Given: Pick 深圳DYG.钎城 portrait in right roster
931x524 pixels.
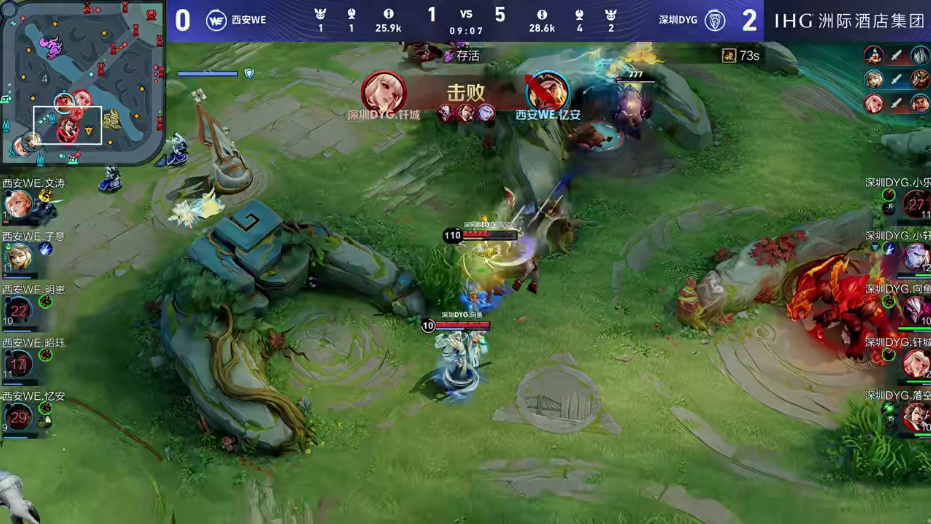Looking at the screenshot, I should (915, 364).
